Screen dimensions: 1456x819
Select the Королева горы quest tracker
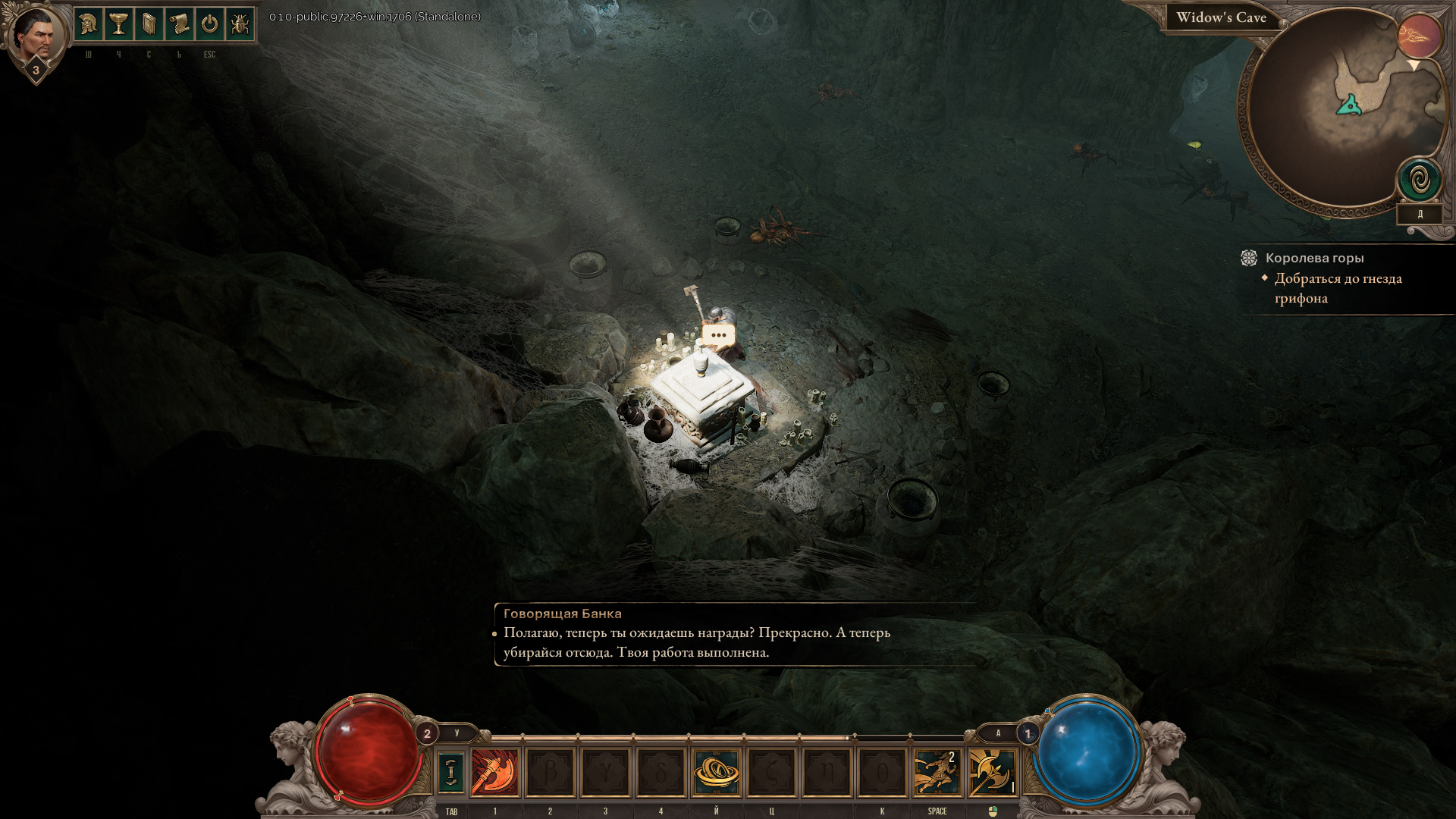coord(1314,258)
